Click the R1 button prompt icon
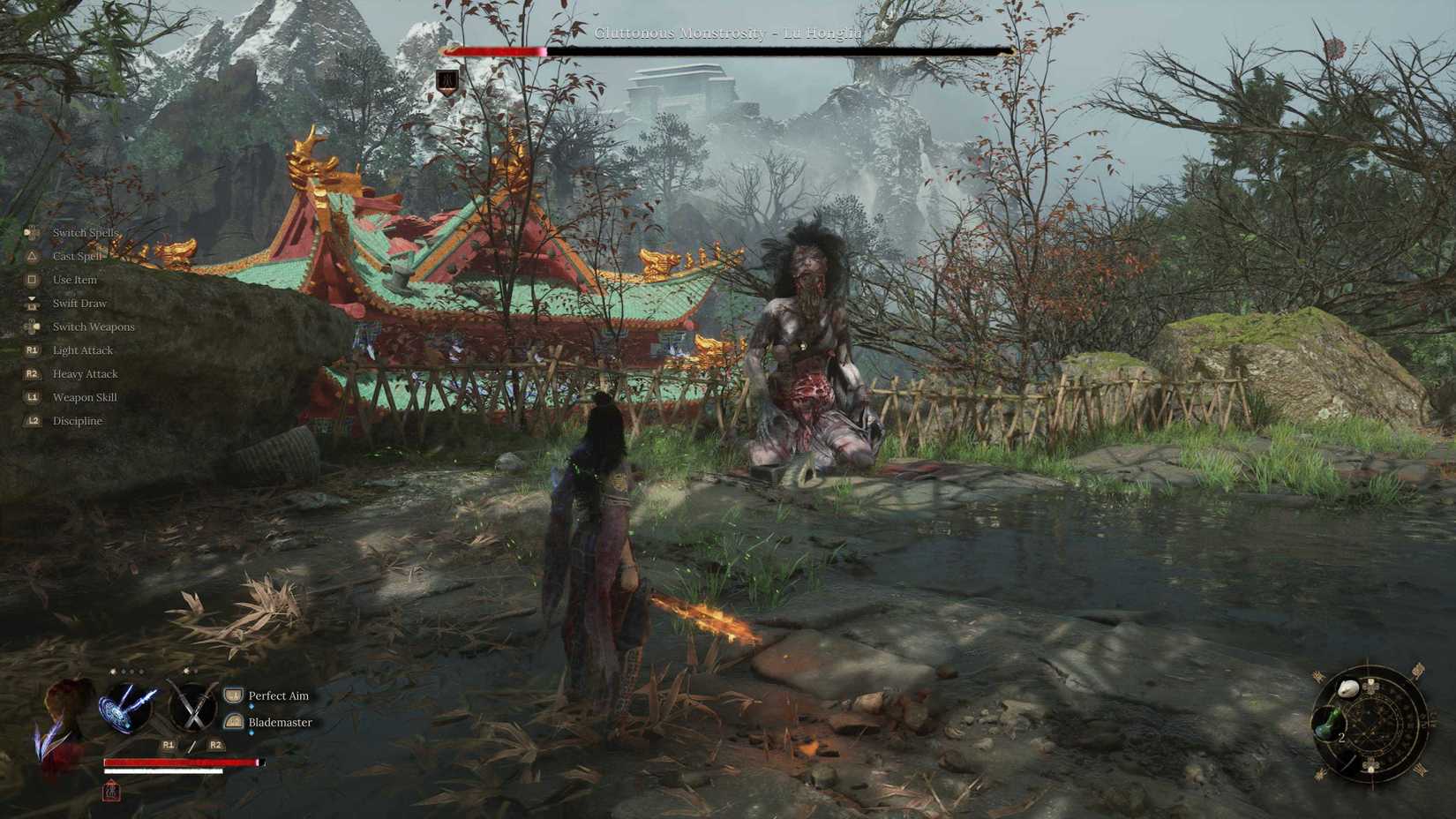Viewport: 1456px width, 819px height. (168, 744)
